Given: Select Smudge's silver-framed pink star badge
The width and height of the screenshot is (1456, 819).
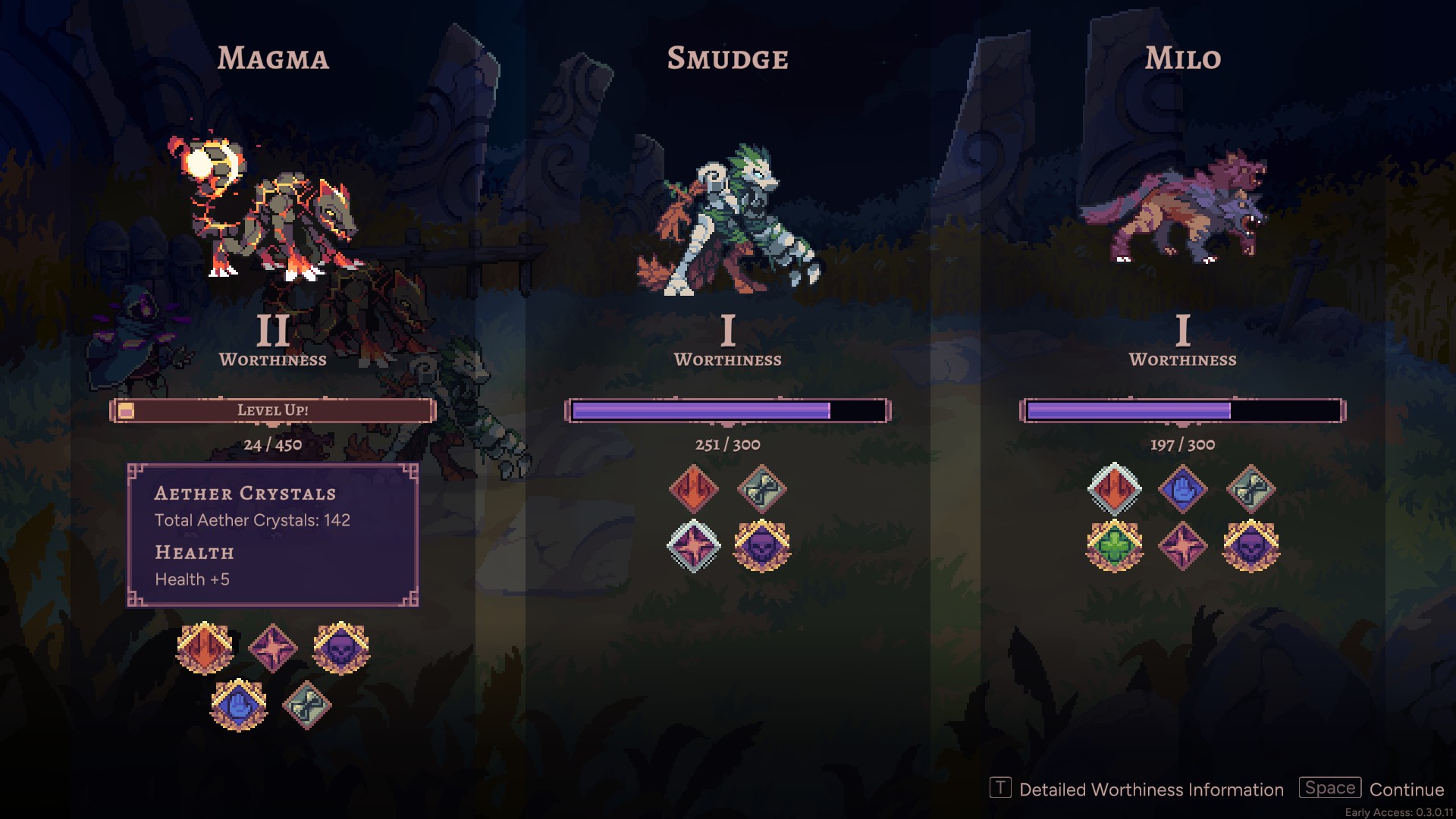Looking at the screenshot, I should pyautogui.click(x=694, y=546).
